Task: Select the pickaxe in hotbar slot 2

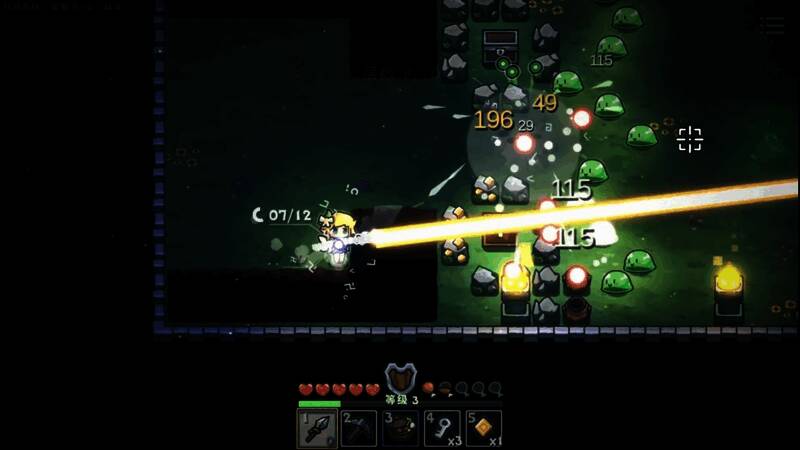Action: 359,429
